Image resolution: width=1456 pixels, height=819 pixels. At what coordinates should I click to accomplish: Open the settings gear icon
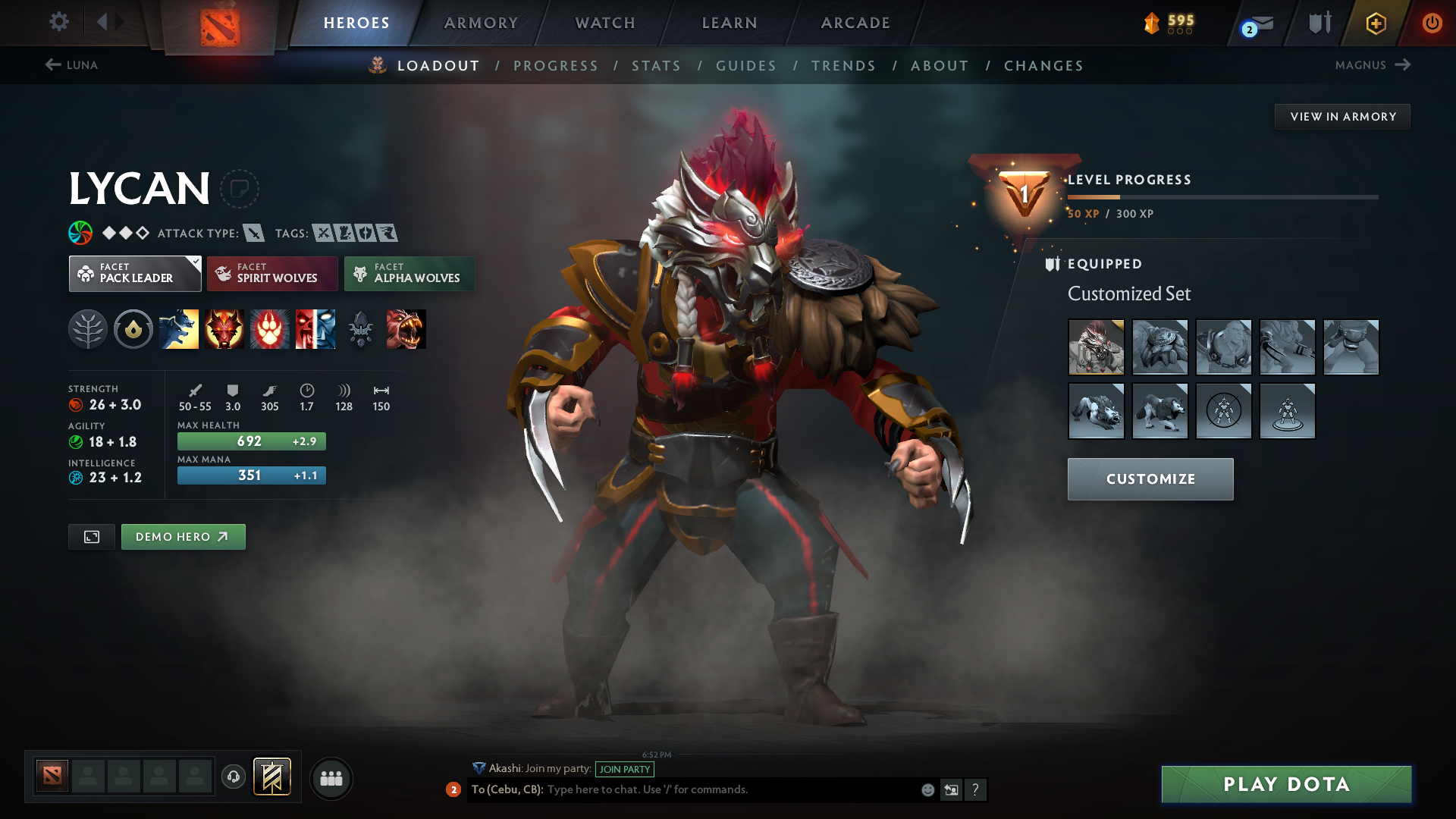coord(59,23)
